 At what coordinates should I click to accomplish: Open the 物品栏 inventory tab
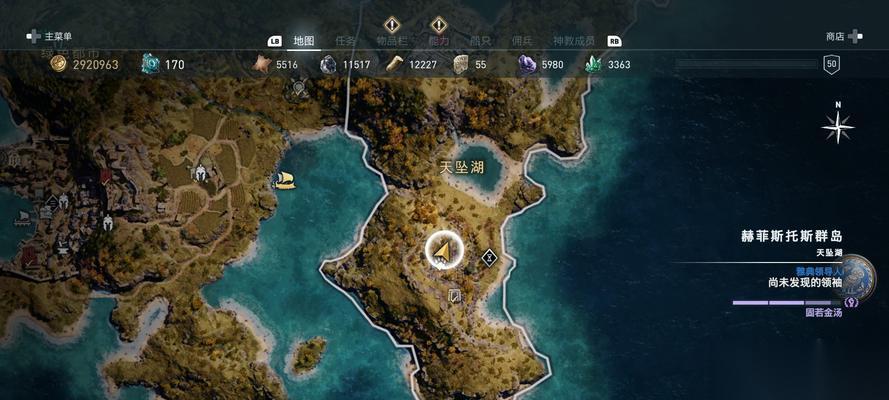[x=392, y=41]
